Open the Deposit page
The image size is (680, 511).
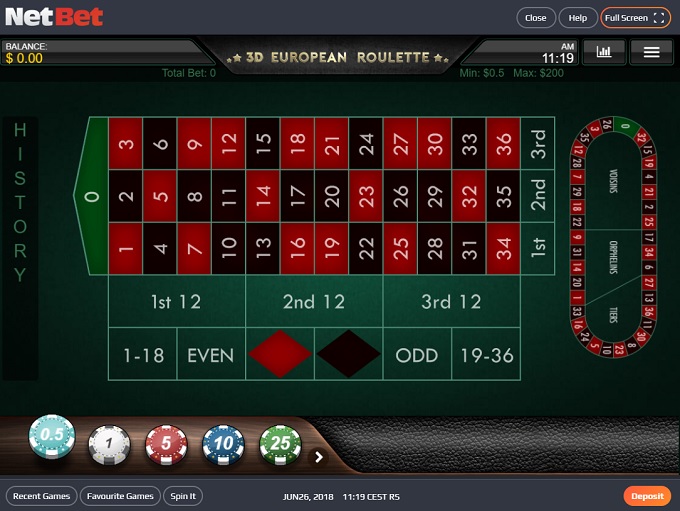647,496
